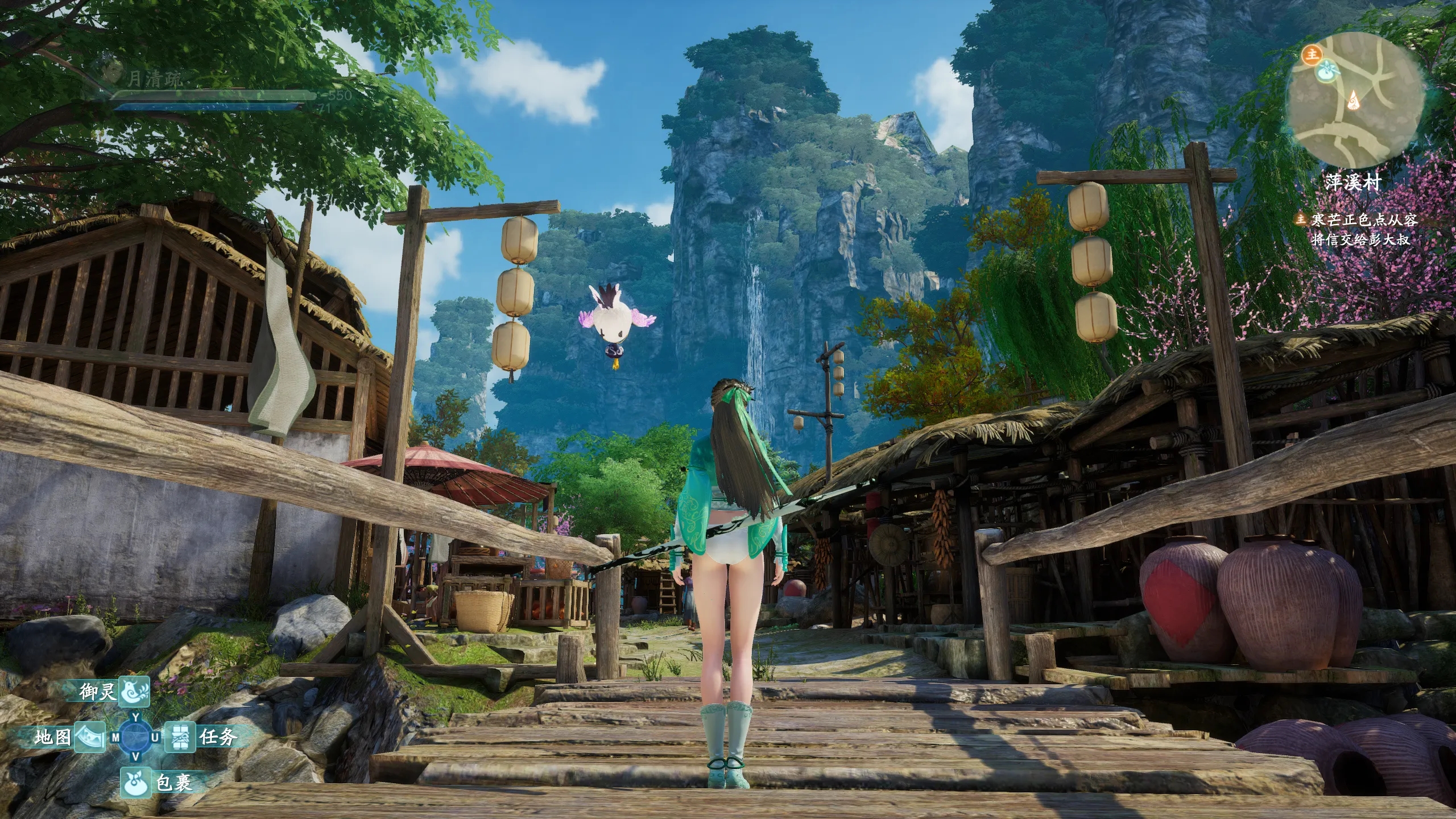Click the 月清疏 character name plate
The image size is (1456, 819).
(x=154, y=80)
